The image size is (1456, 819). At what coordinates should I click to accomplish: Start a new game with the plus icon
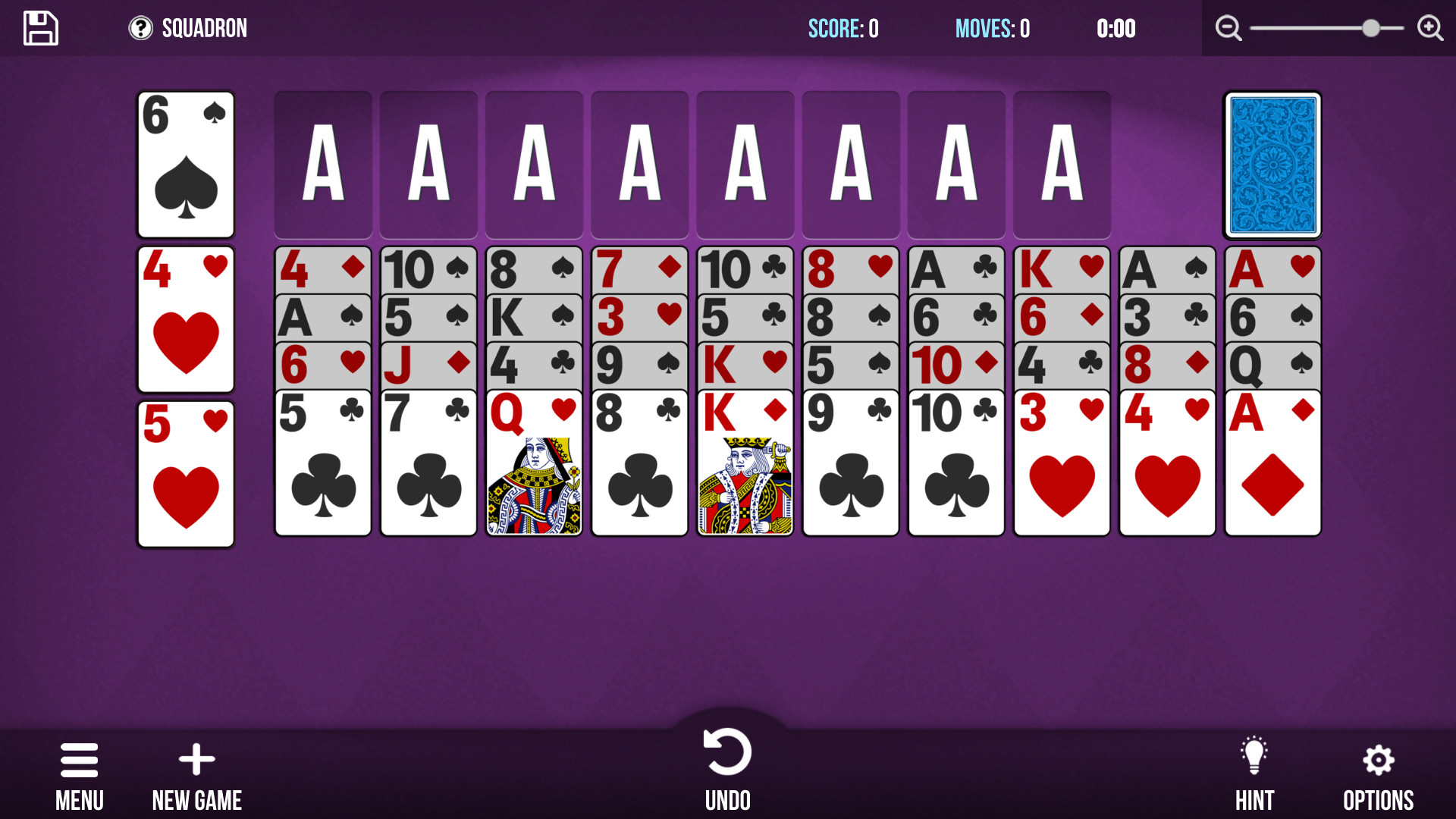[196, 758]
